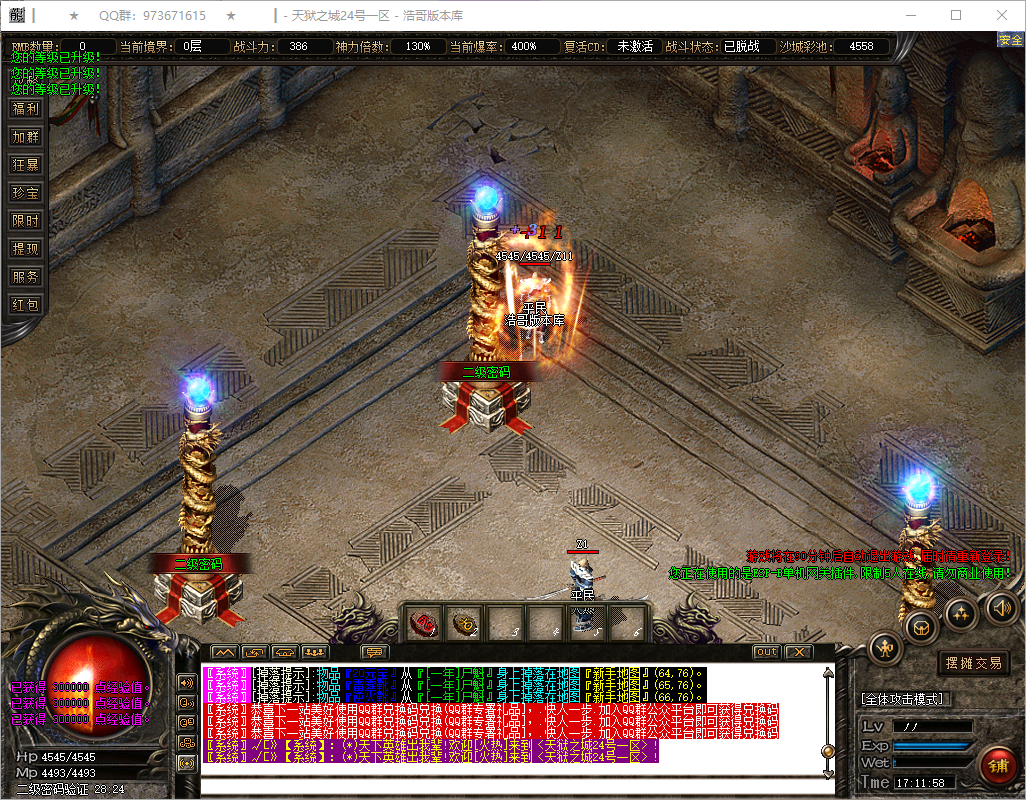Click the chat panel Out button
The image size is (1026, 800).
click(766, 652)
